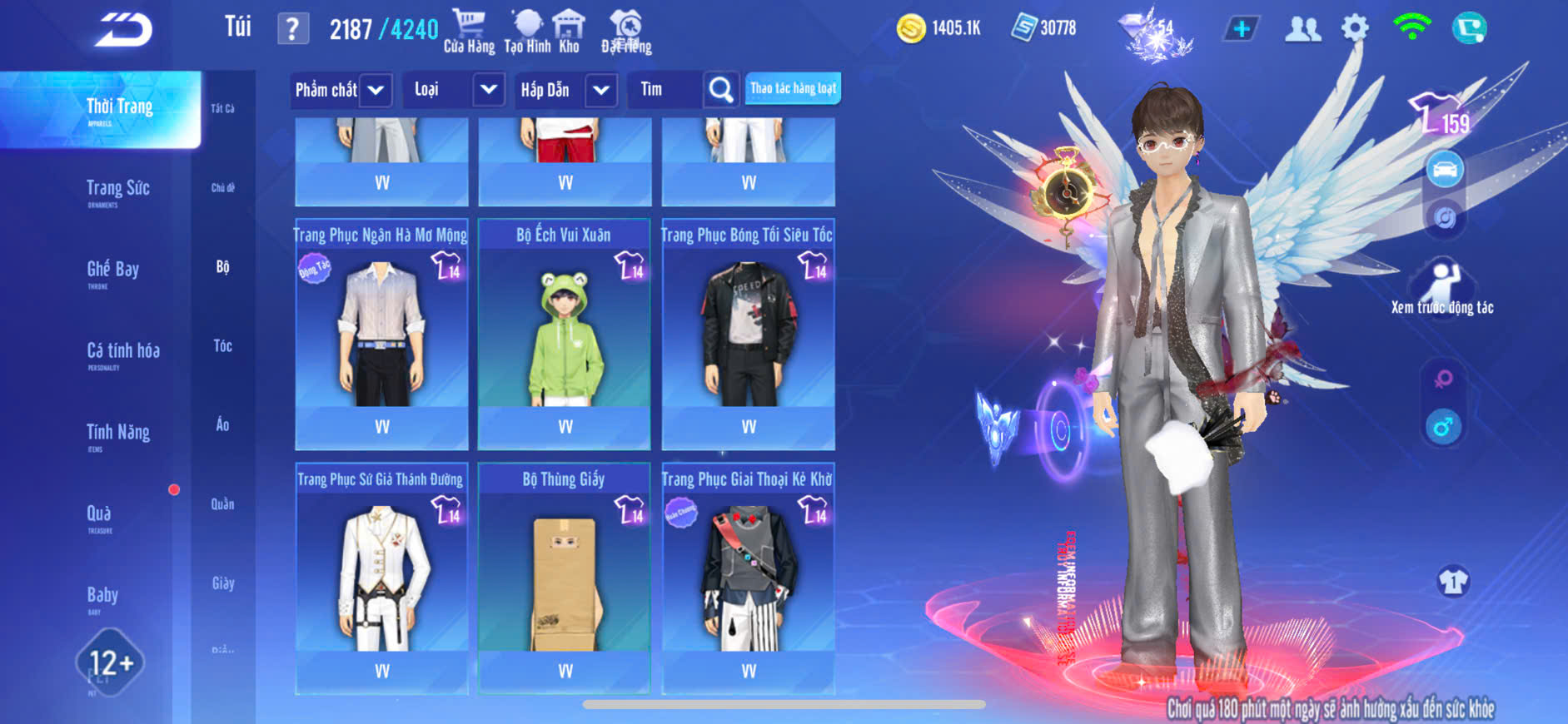
Task: Switch to the Ghế Bay tab
Action: pyautogui.click(x=113, y=270)
